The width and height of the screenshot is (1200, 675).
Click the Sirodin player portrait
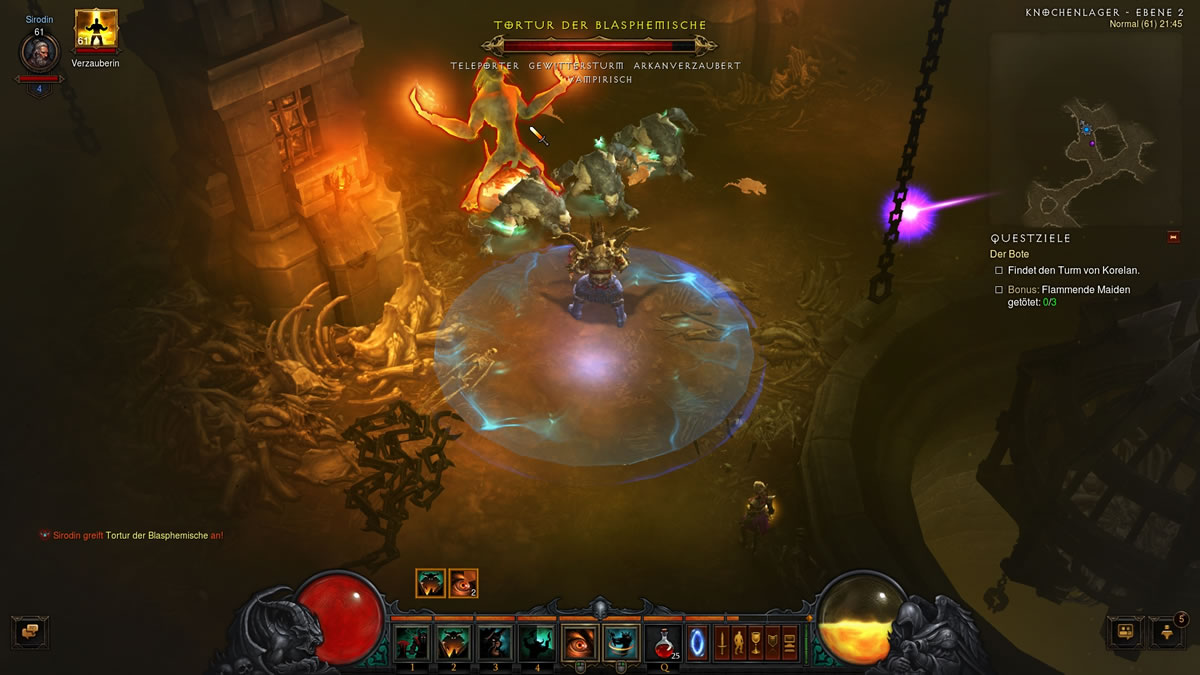tap(40, 53)
